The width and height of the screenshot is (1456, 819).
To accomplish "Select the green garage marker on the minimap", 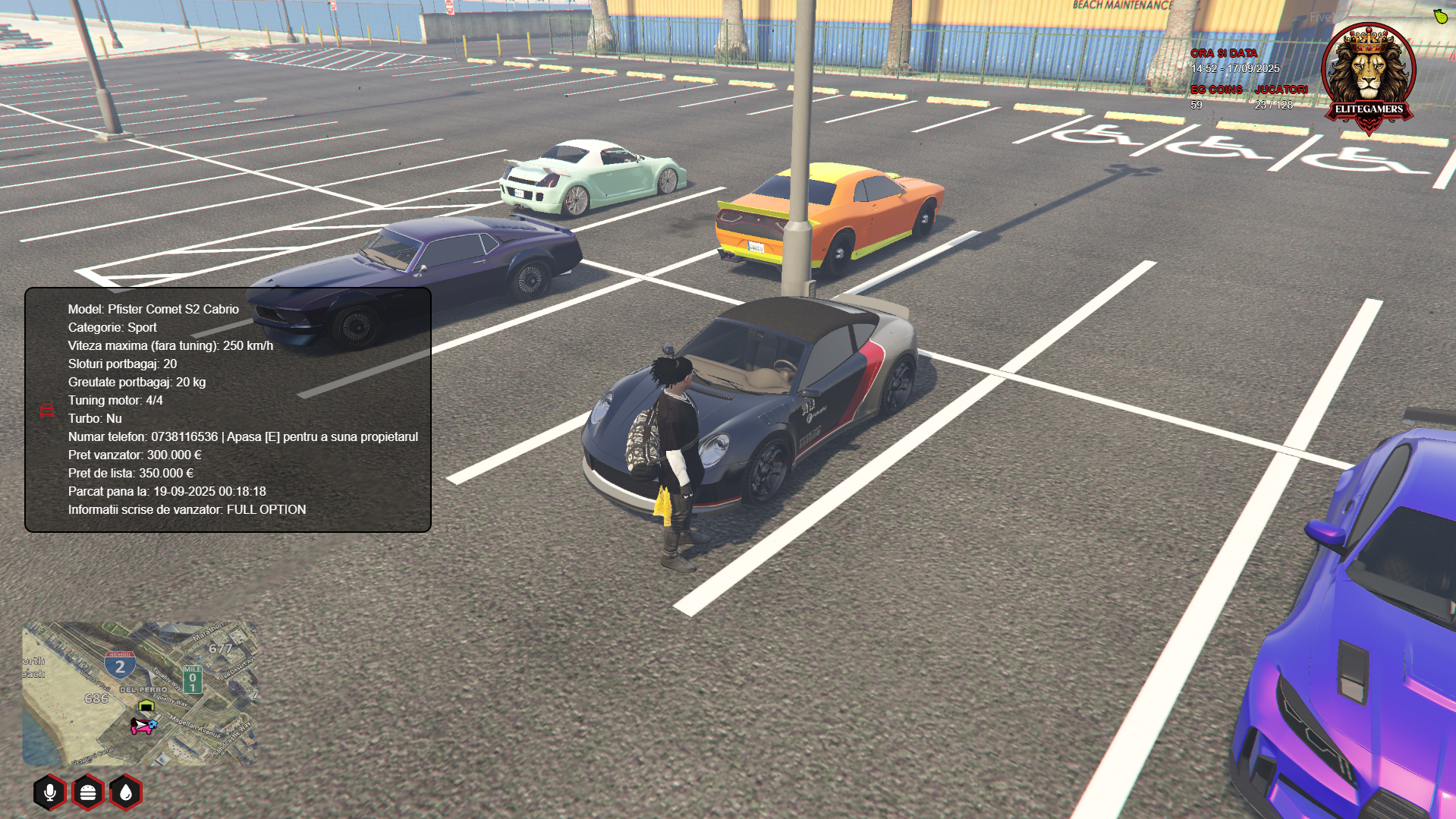I will click(146, 706).
